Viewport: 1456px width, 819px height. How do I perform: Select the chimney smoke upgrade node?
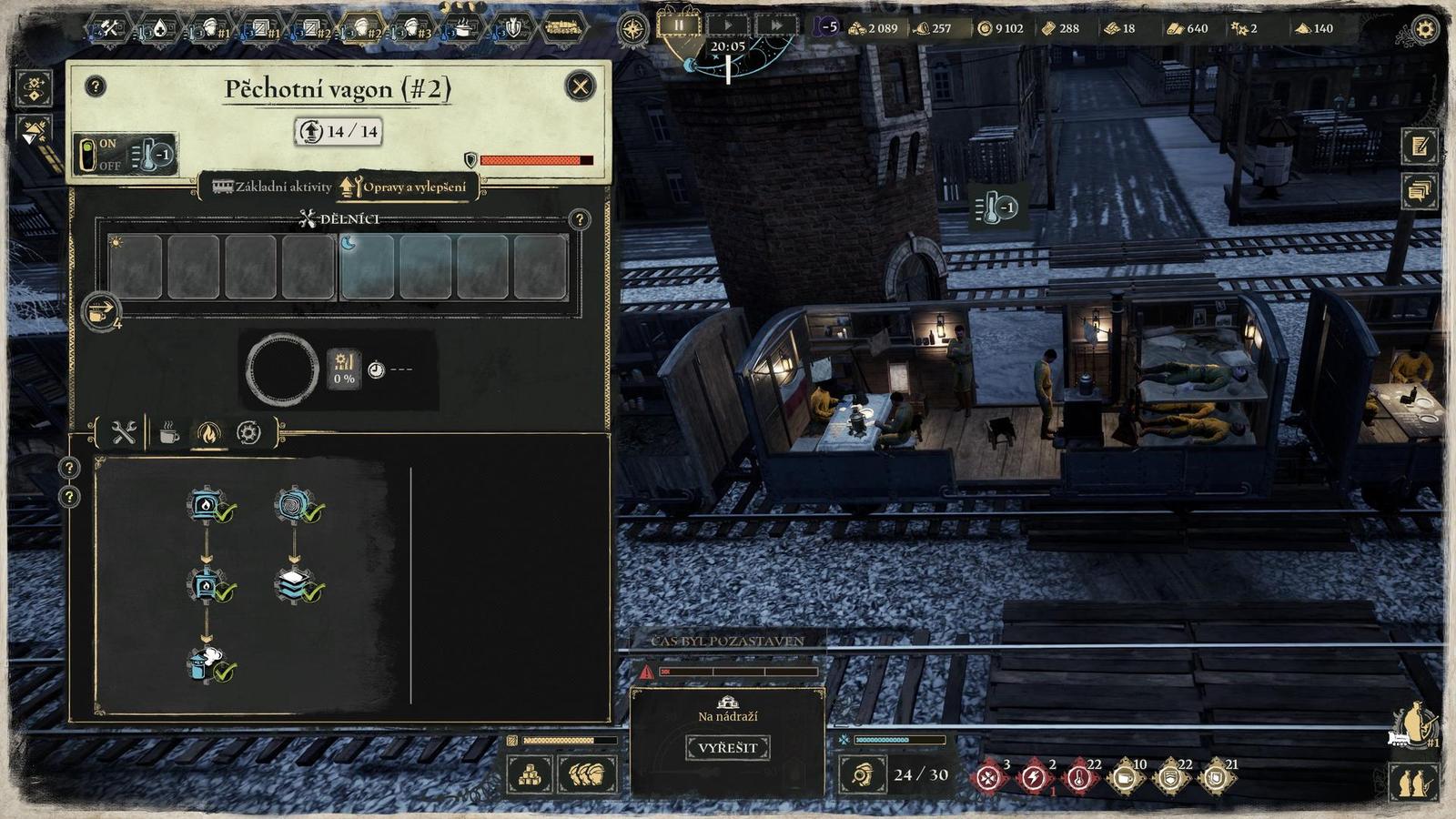pos(208,664)
